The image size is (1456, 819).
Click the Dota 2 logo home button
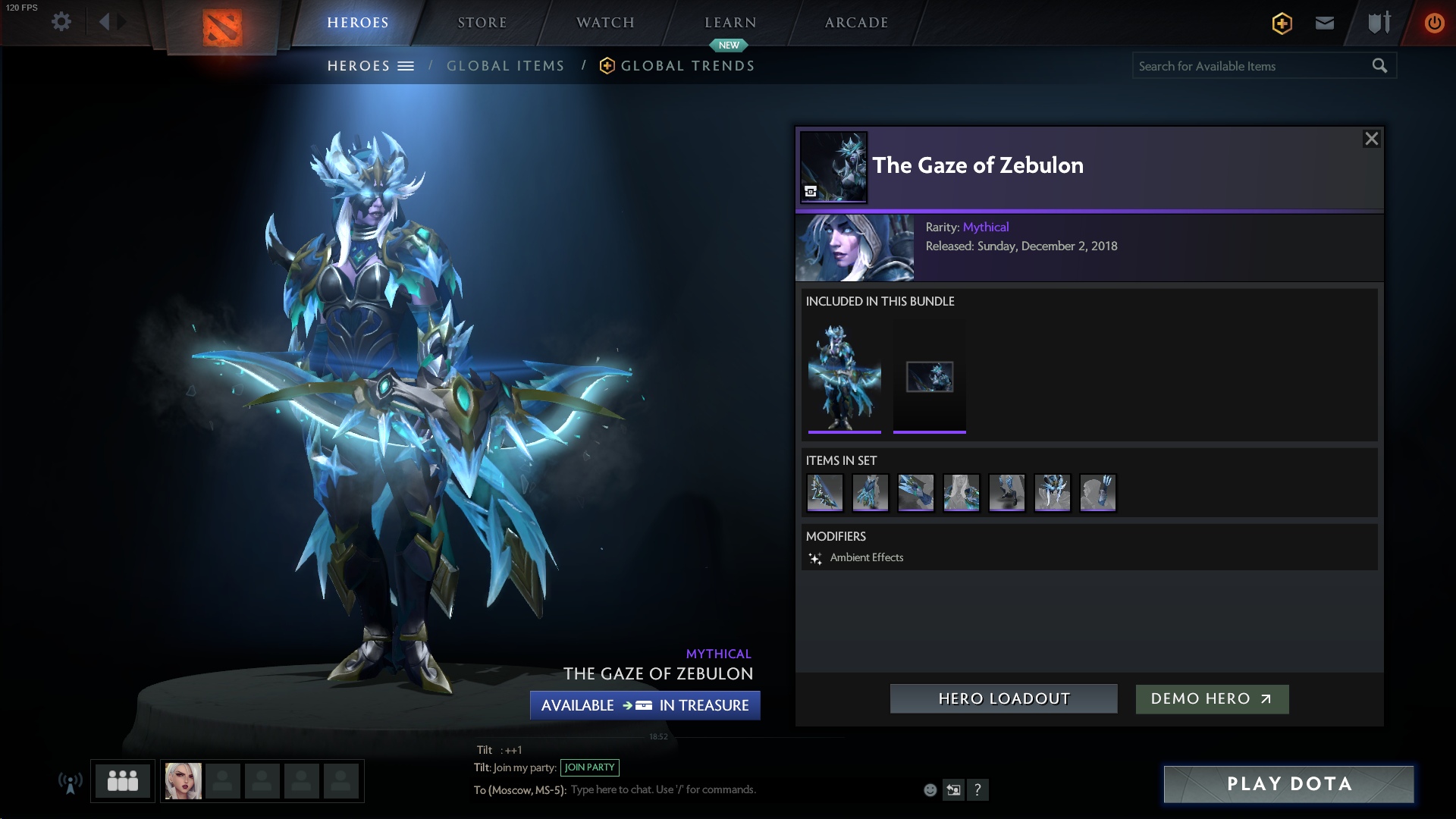coord(222,27)
